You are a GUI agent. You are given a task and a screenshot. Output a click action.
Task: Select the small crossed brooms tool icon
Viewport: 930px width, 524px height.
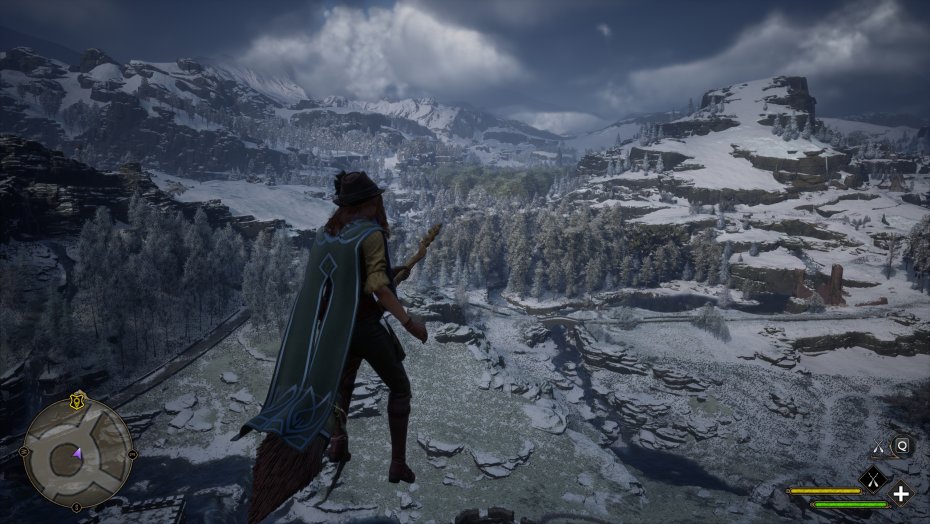(x=879, y=447)
